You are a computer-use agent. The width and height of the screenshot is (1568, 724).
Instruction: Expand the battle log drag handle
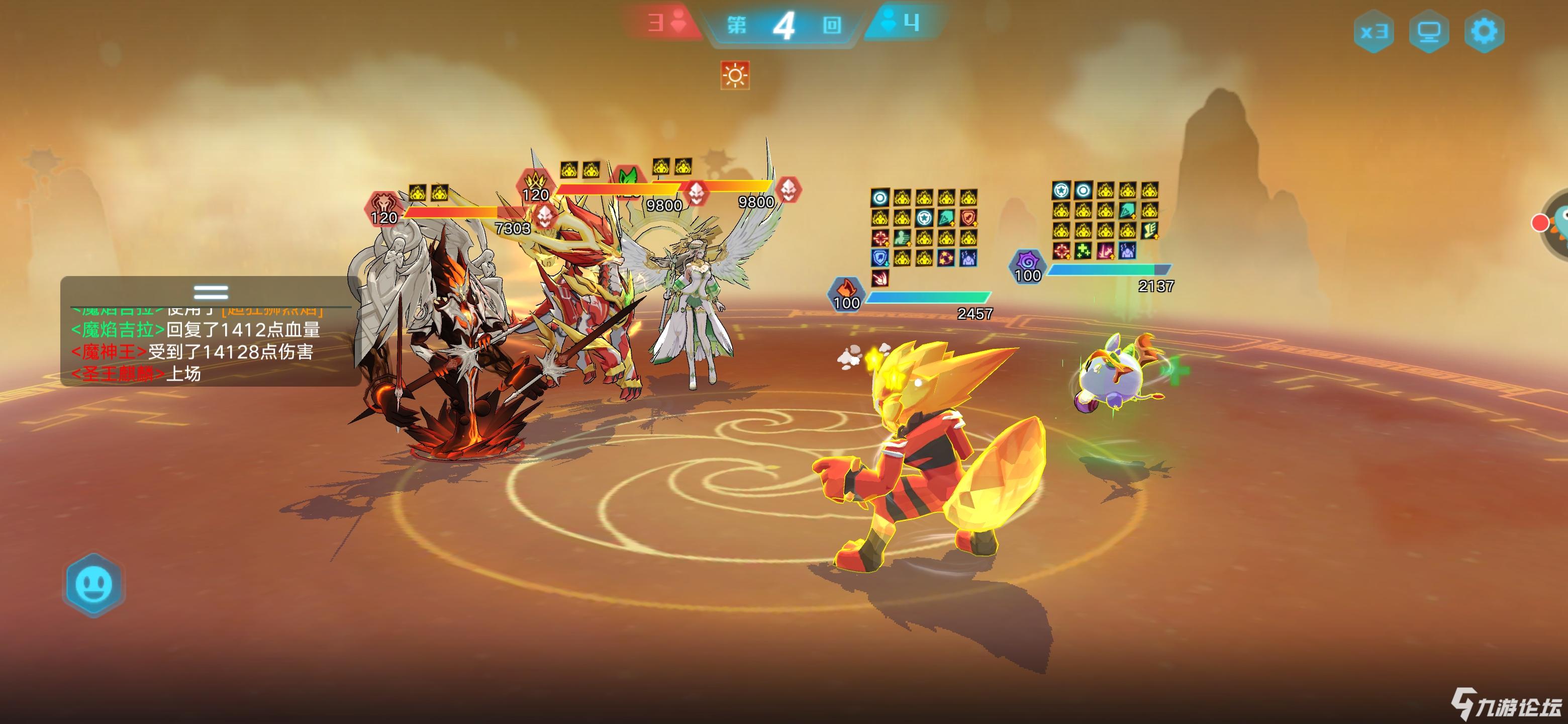tap(211, 292)
